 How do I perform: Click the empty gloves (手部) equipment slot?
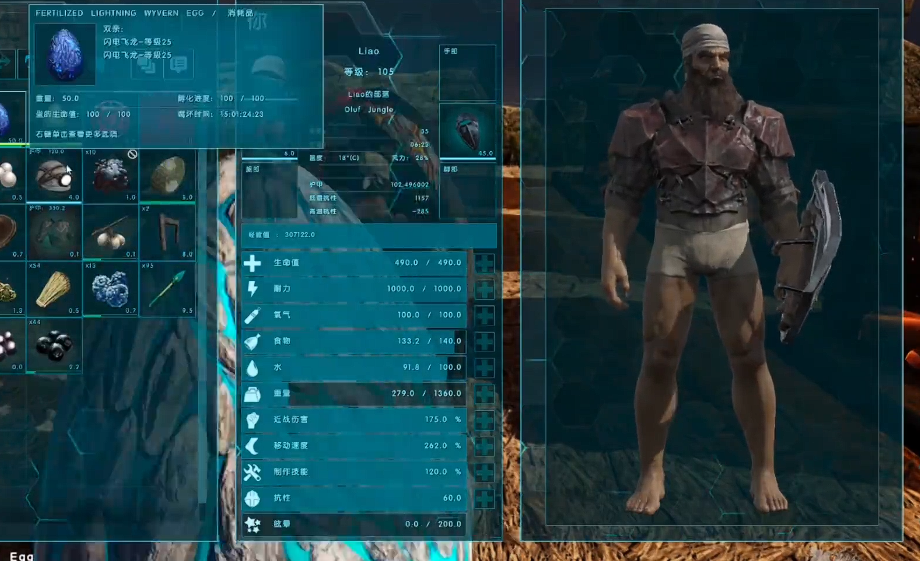(x=467, y=72)
